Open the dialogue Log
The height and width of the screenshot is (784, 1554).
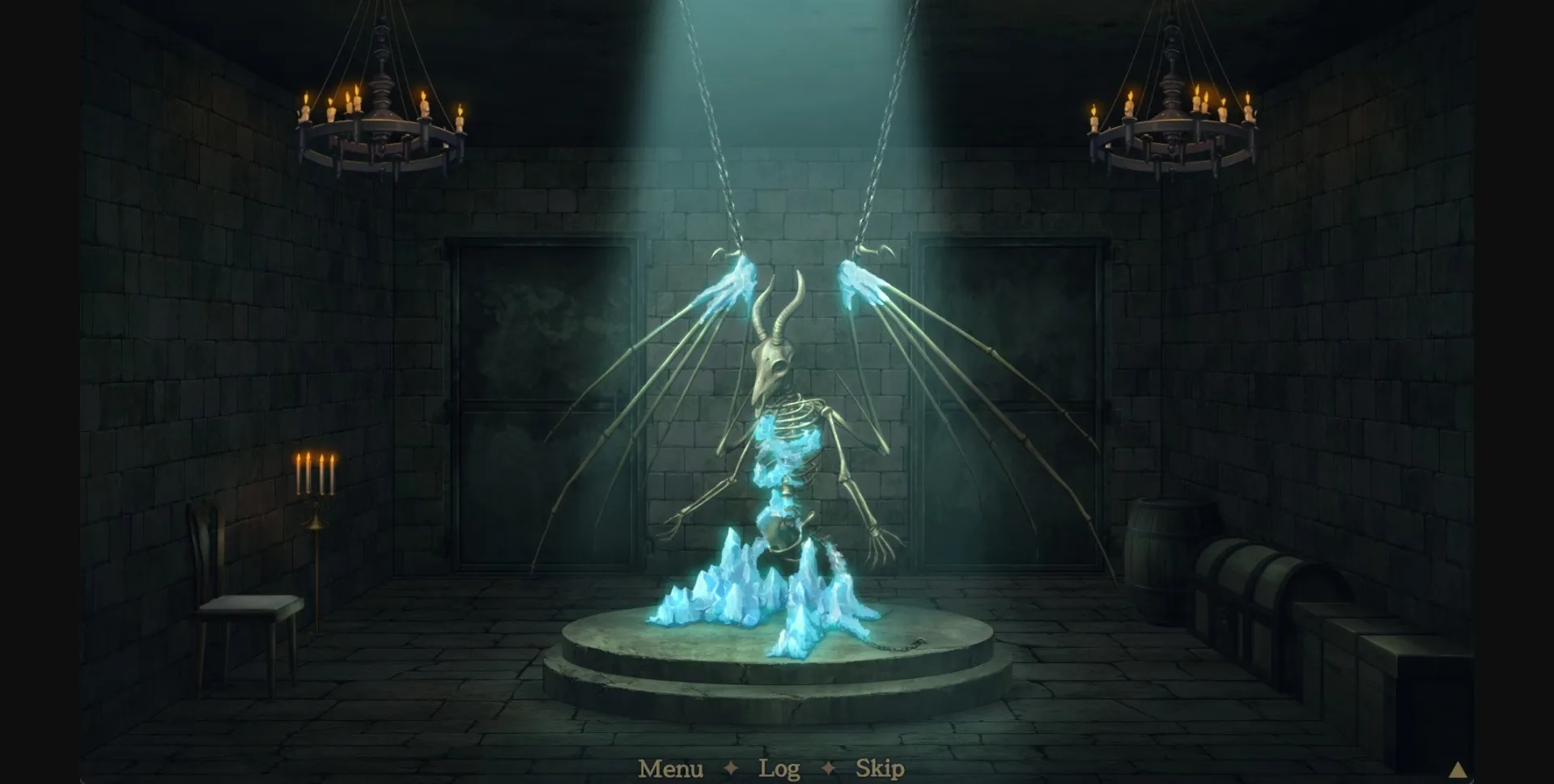point(779,769)
